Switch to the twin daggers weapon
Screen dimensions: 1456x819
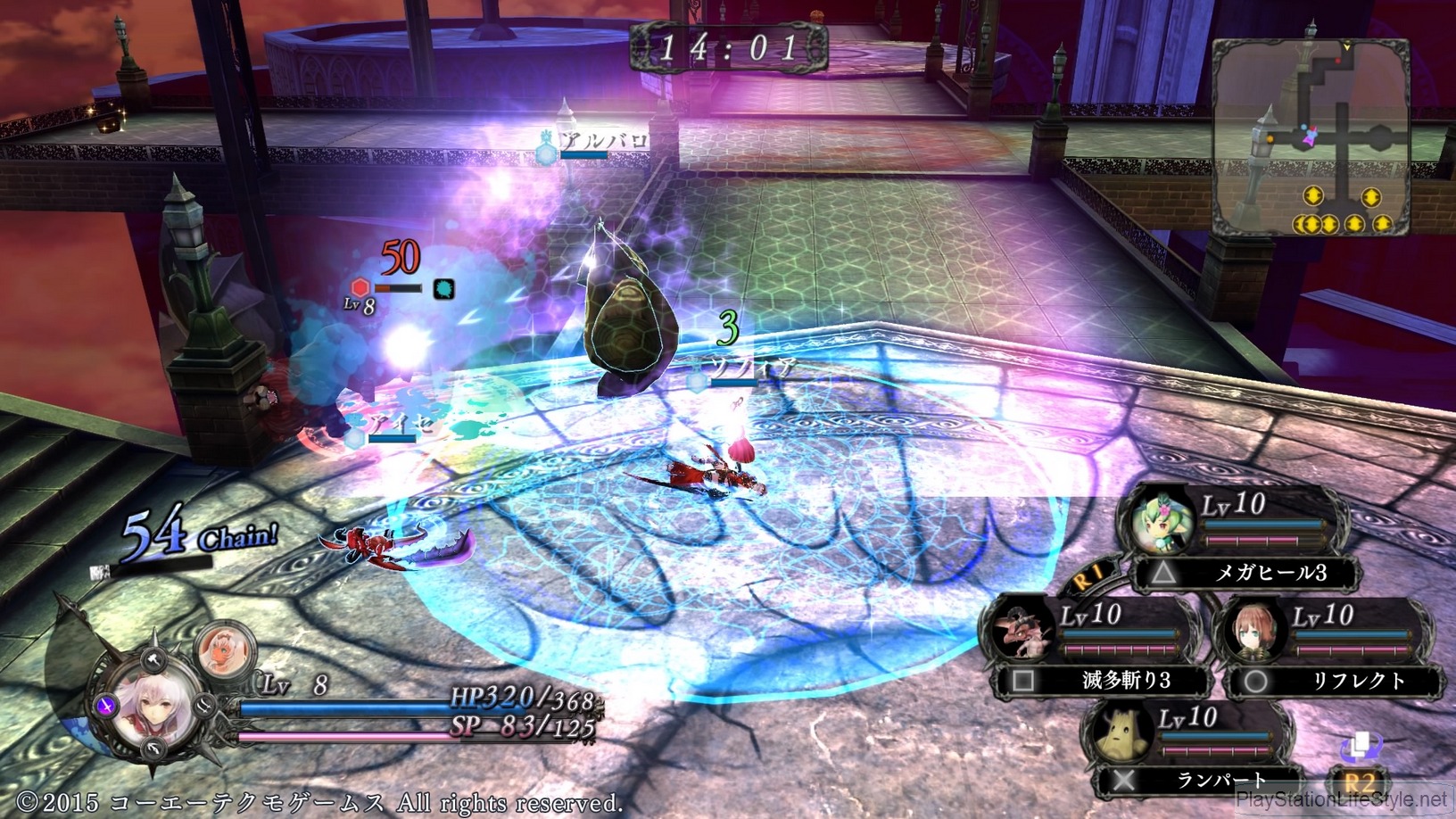pos(203,705)
